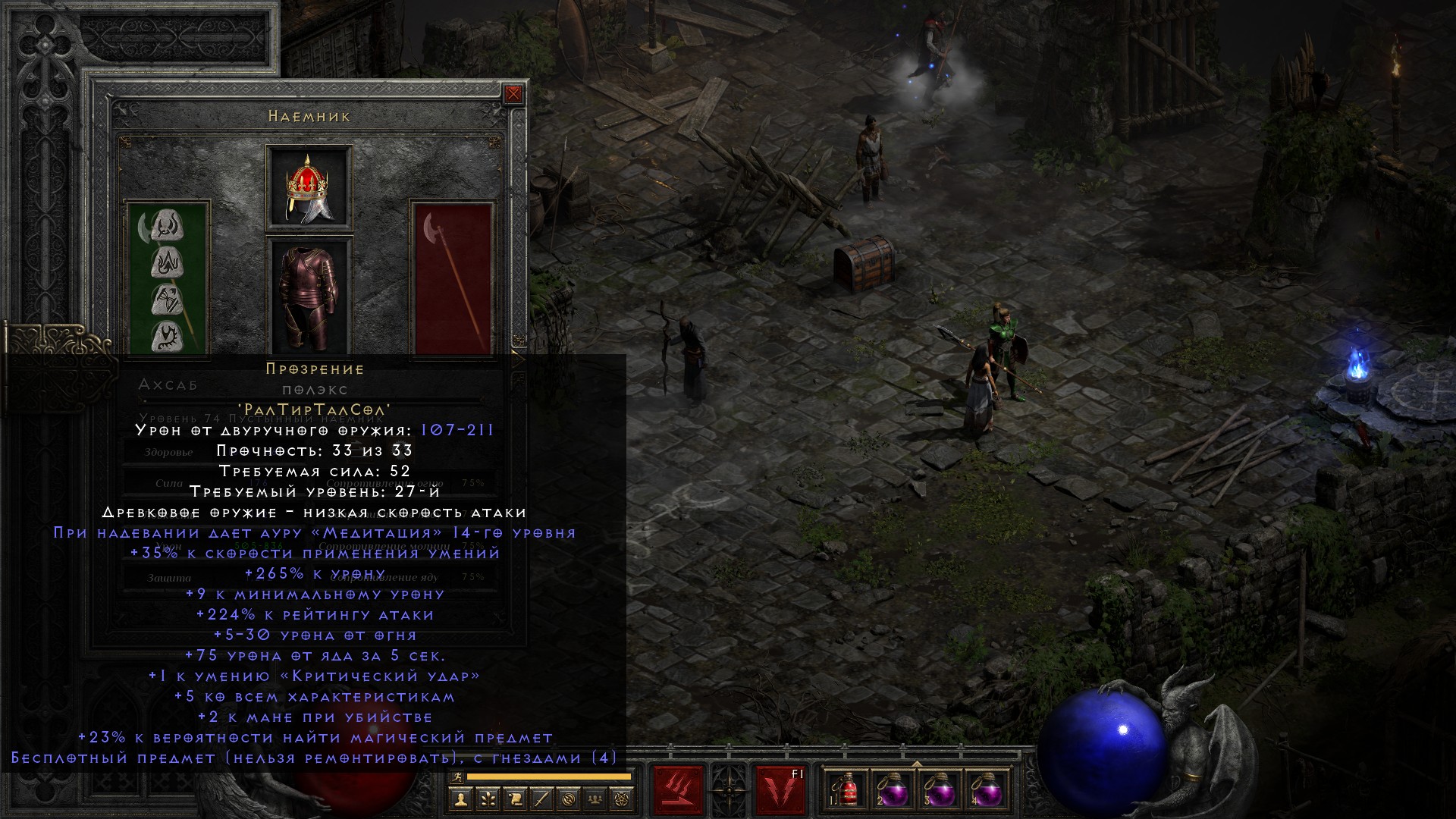Expand the belt with the arrow
The width and height of the screenshot is (1456, 819).
[917, 764]
